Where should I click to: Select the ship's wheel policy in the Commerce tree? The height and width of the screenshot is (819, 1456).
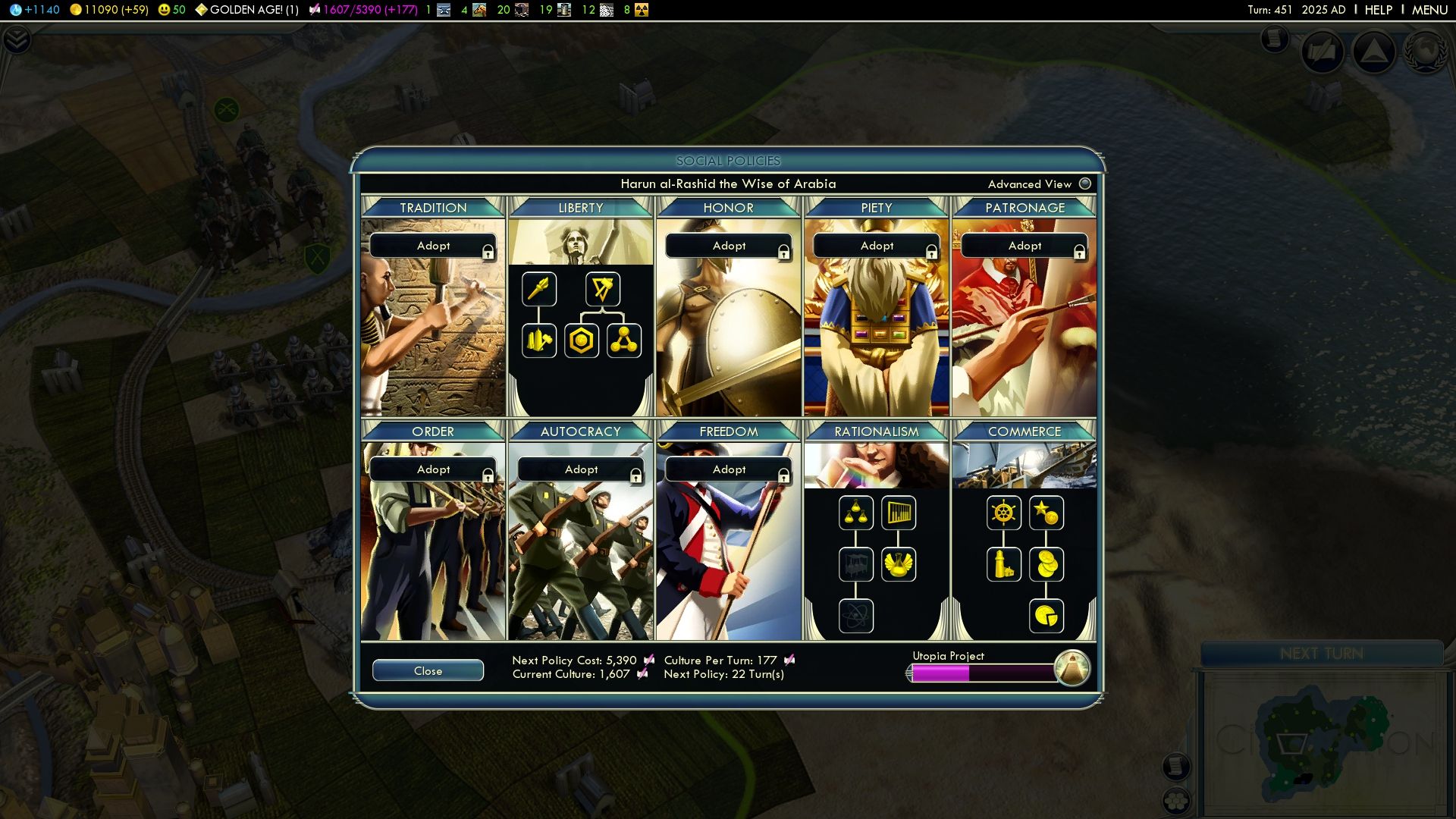[1004, 513]
